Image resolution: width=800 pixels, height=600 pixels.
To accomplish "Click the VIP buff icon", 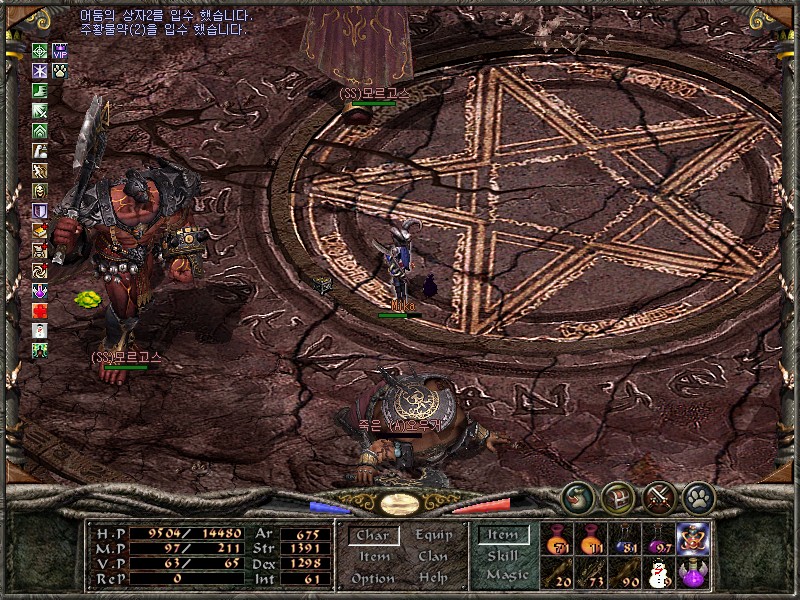I will [x=60, y=51].
